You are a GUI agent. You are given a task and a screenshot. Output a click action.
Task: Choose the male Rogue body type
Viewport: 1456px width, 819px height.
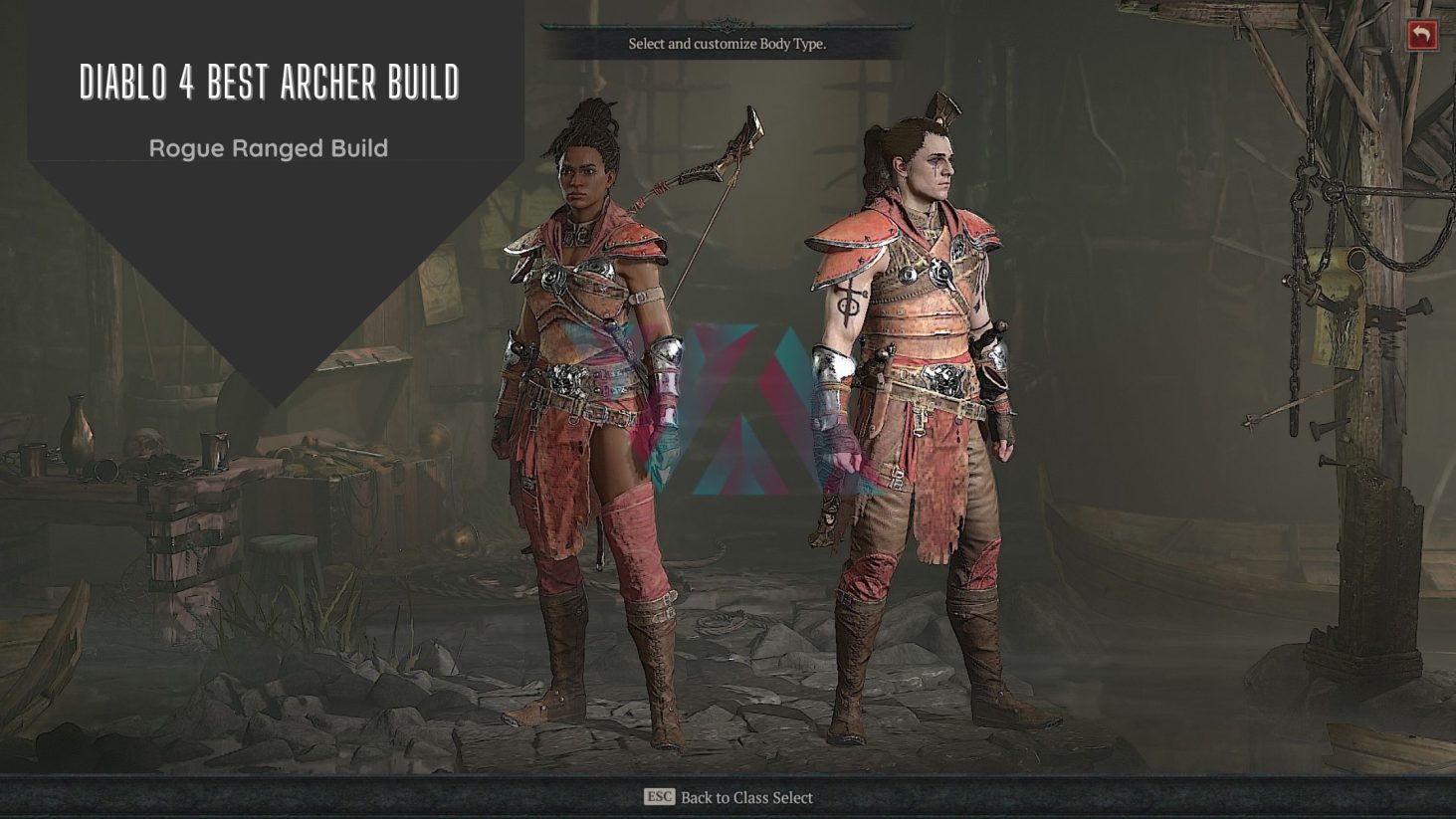911,398
